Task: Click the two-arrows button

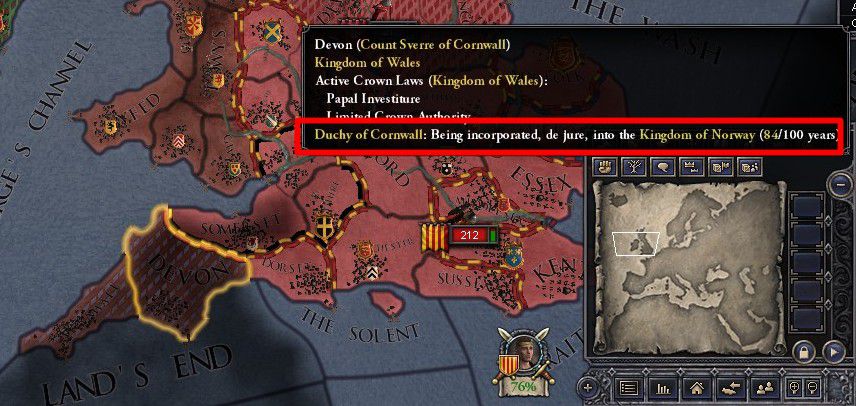Action: 731,387
